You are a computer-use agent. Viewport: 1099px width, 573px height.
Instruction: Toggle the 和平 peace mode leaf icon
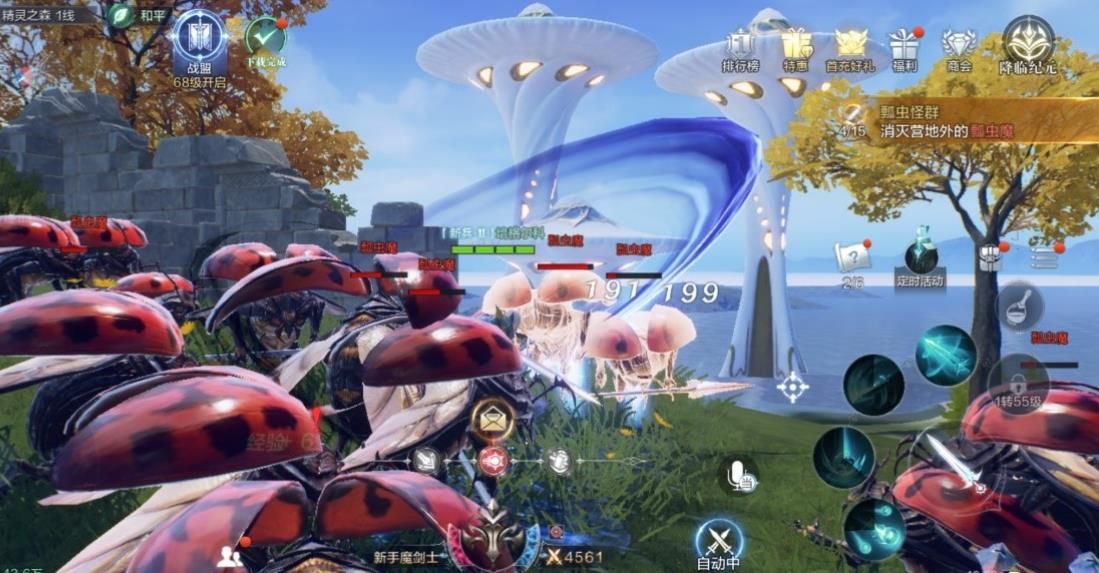tap(121, 16)
